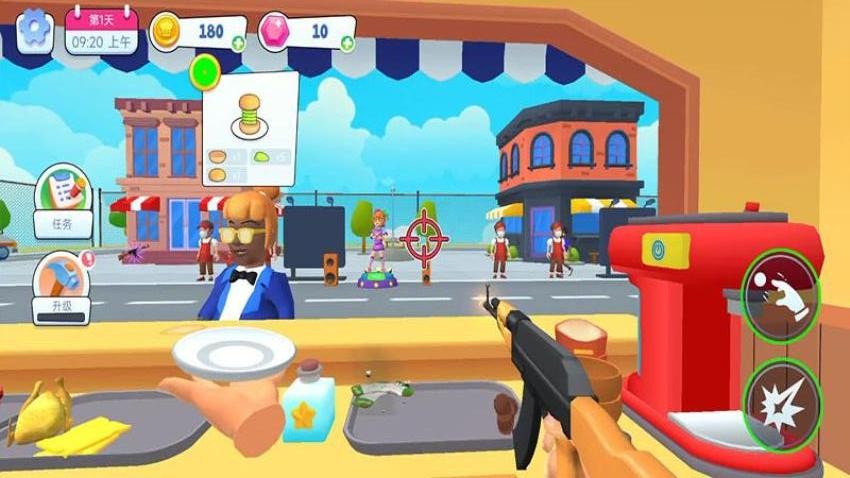Image resolution: width=850 pixels, height=478 pixels.
Task: Add more pink gems with plus button
Action: click(346, 43)
